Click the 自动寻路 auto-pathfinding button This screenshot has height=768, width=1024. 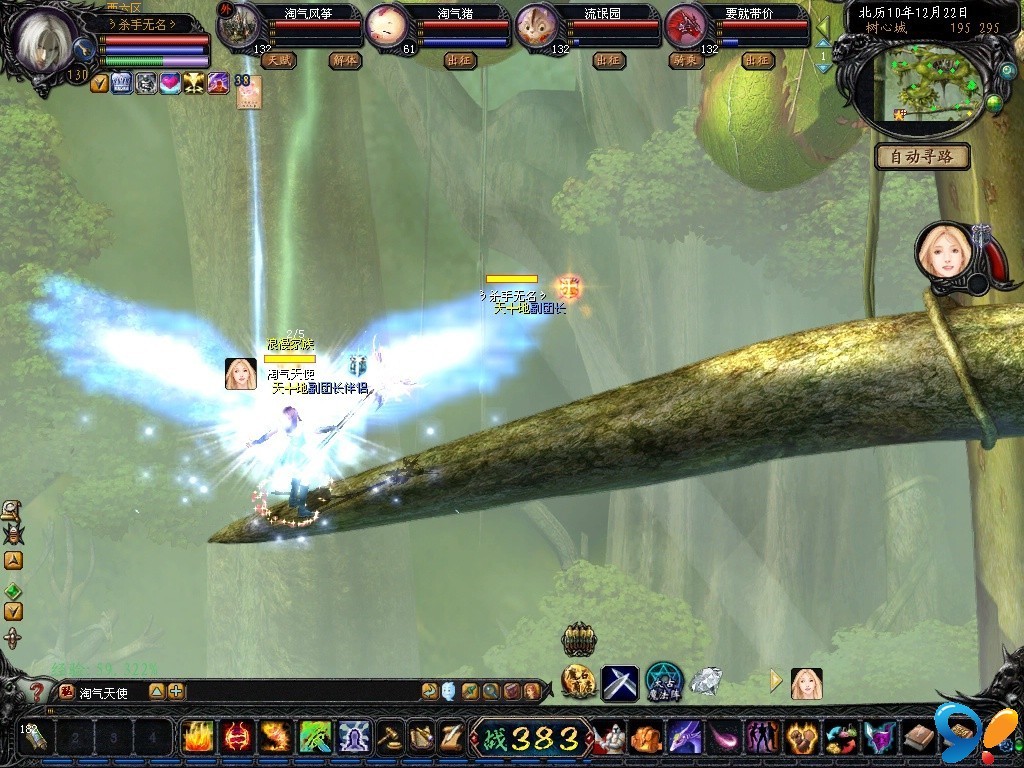(x=922, y=157)
